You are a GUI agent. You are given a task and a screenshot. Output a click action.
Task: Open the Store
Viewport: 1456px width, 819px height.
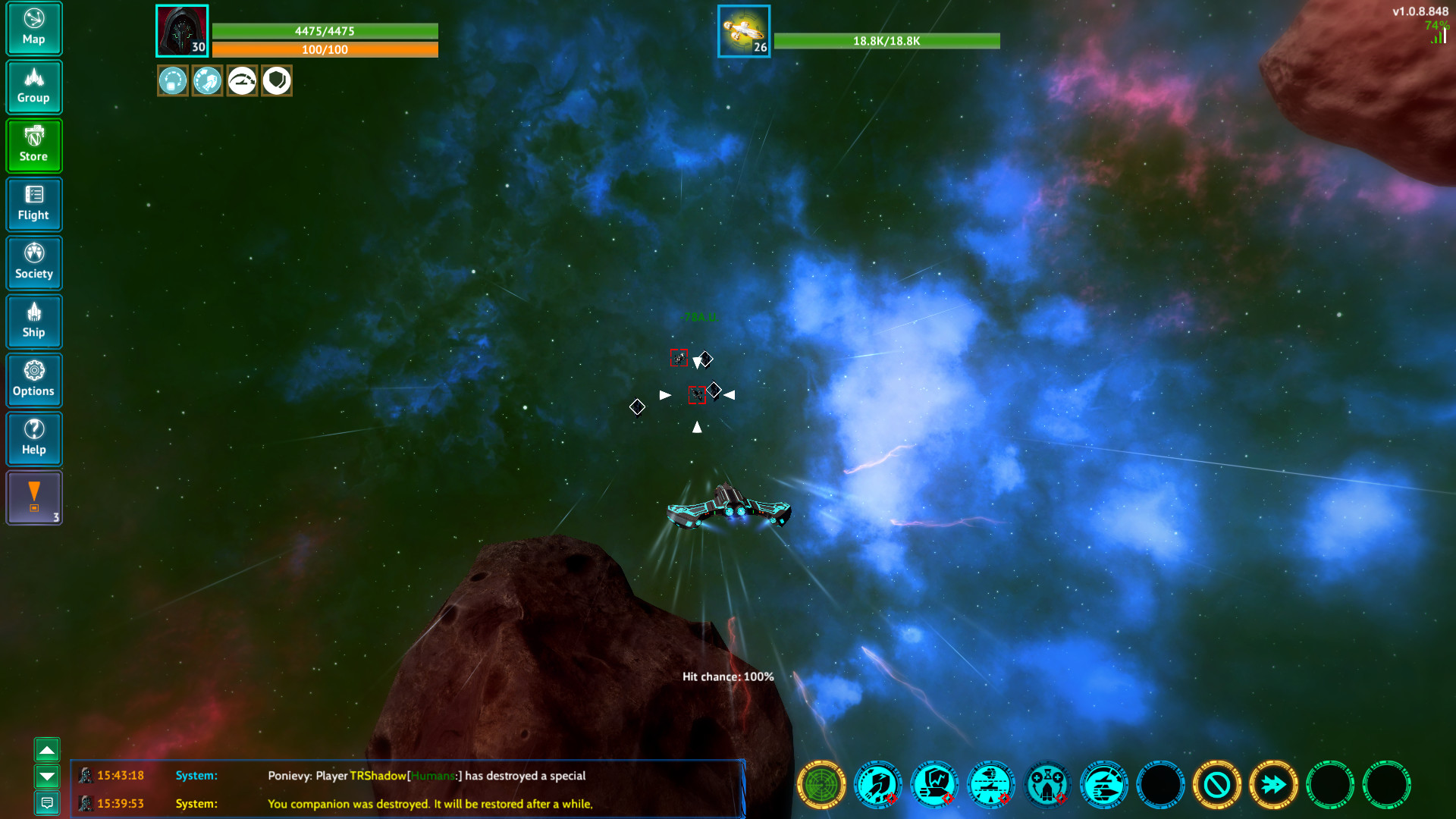click(33, 146)
